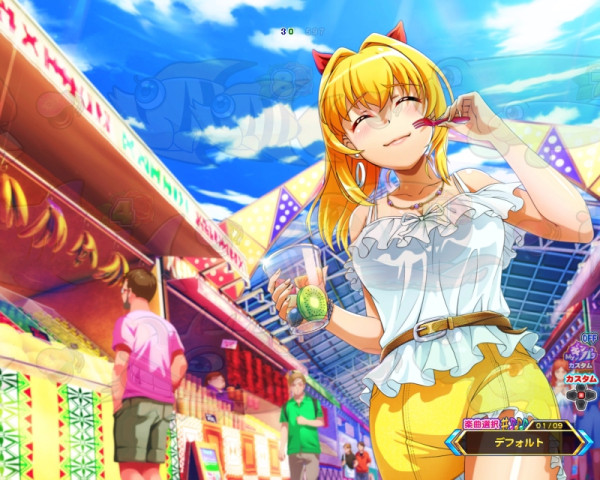
Task: Select previous song with the left arrow
Action: click(x=454, y=442)
